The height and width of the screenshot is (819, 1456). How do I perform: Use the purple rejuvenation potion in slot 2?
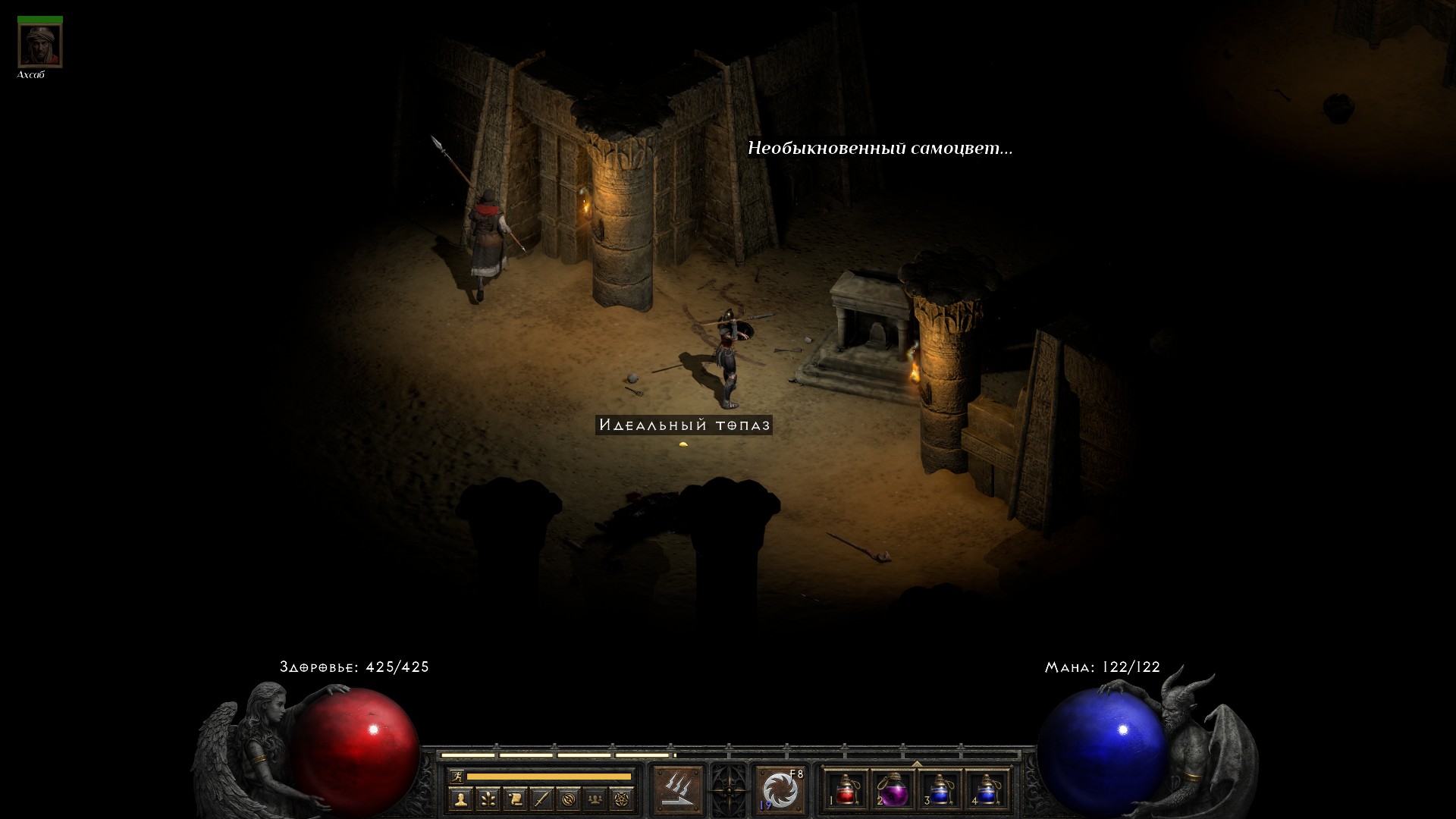893,789
